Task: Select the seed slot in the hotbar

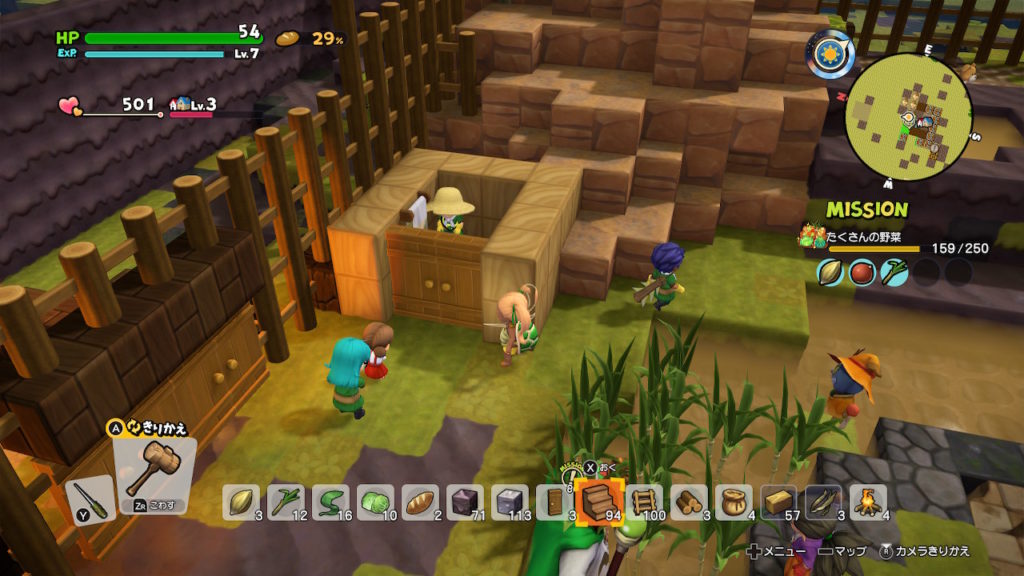Action: (241, 501)
